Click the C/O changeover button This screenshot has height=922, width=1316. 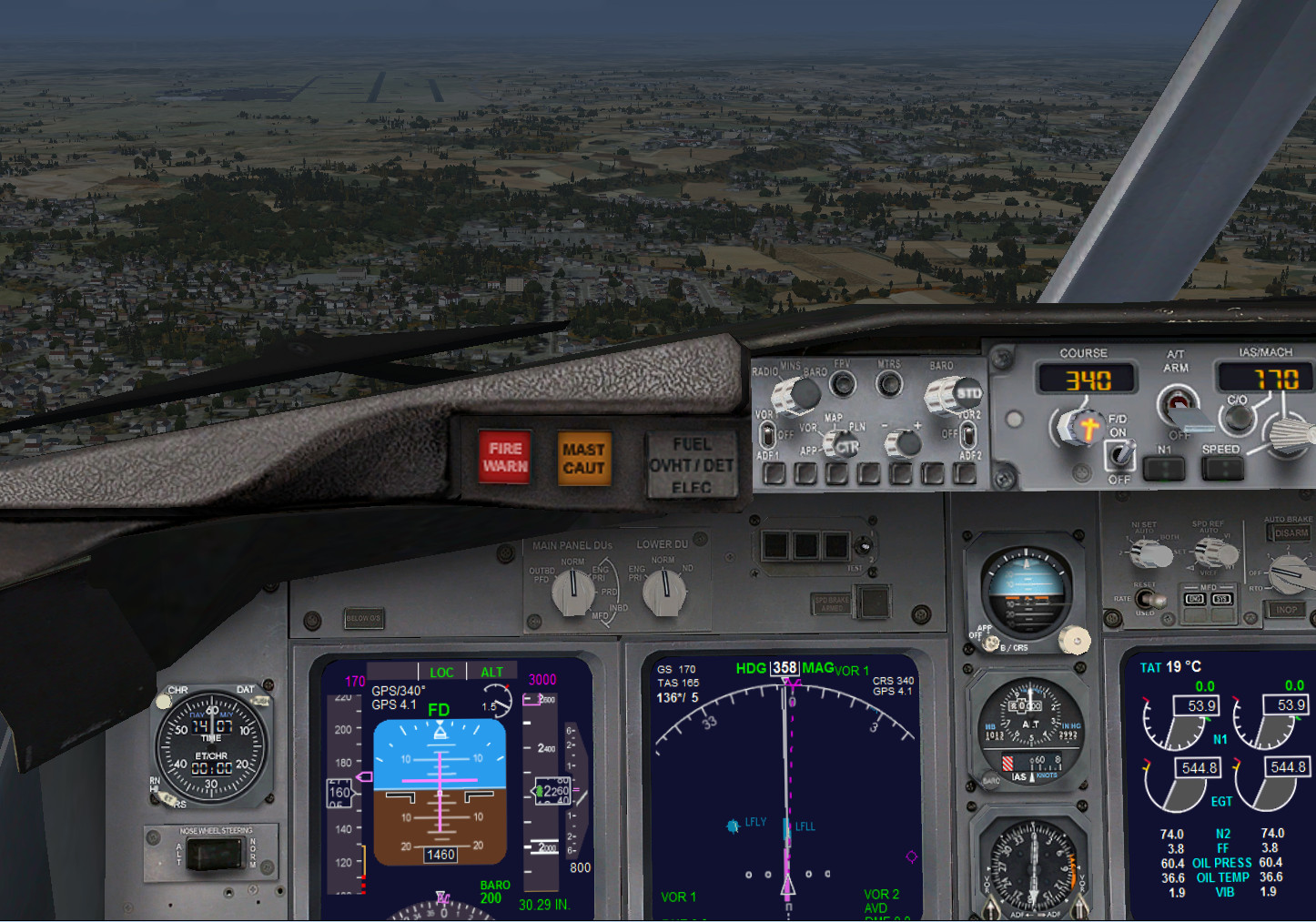(x=1237, y=418)
